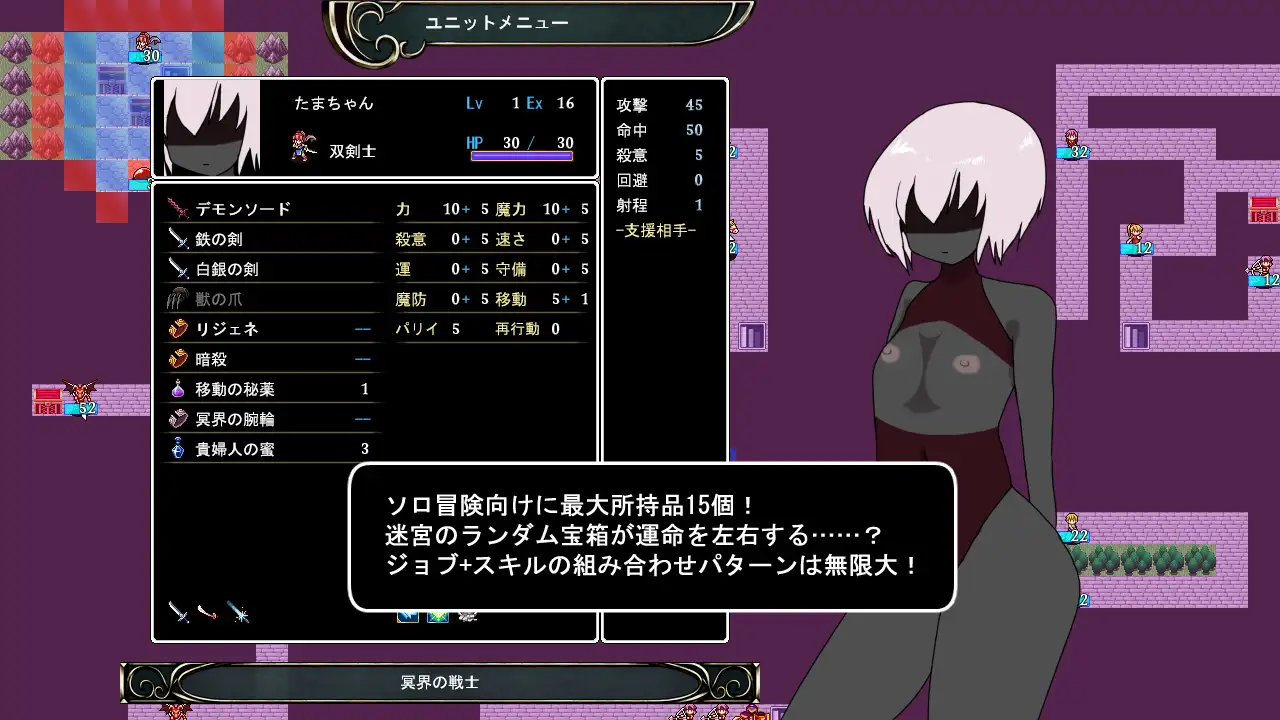Click the 暗殺 accessory icon
The width and height of the screenshot is (1280, 720).
(180, 358)
